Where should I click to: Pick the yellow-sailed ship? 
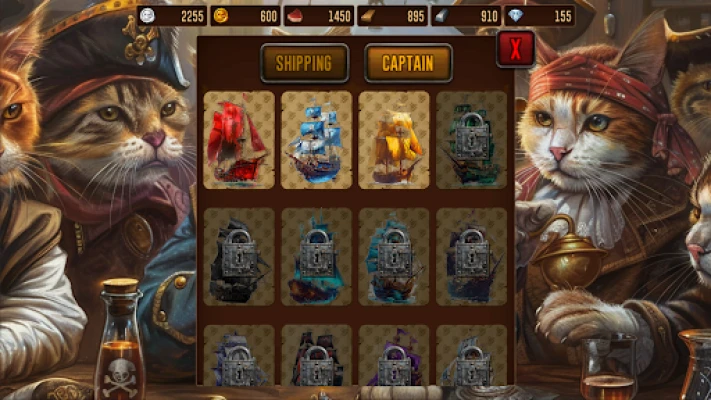coord(394,140)
